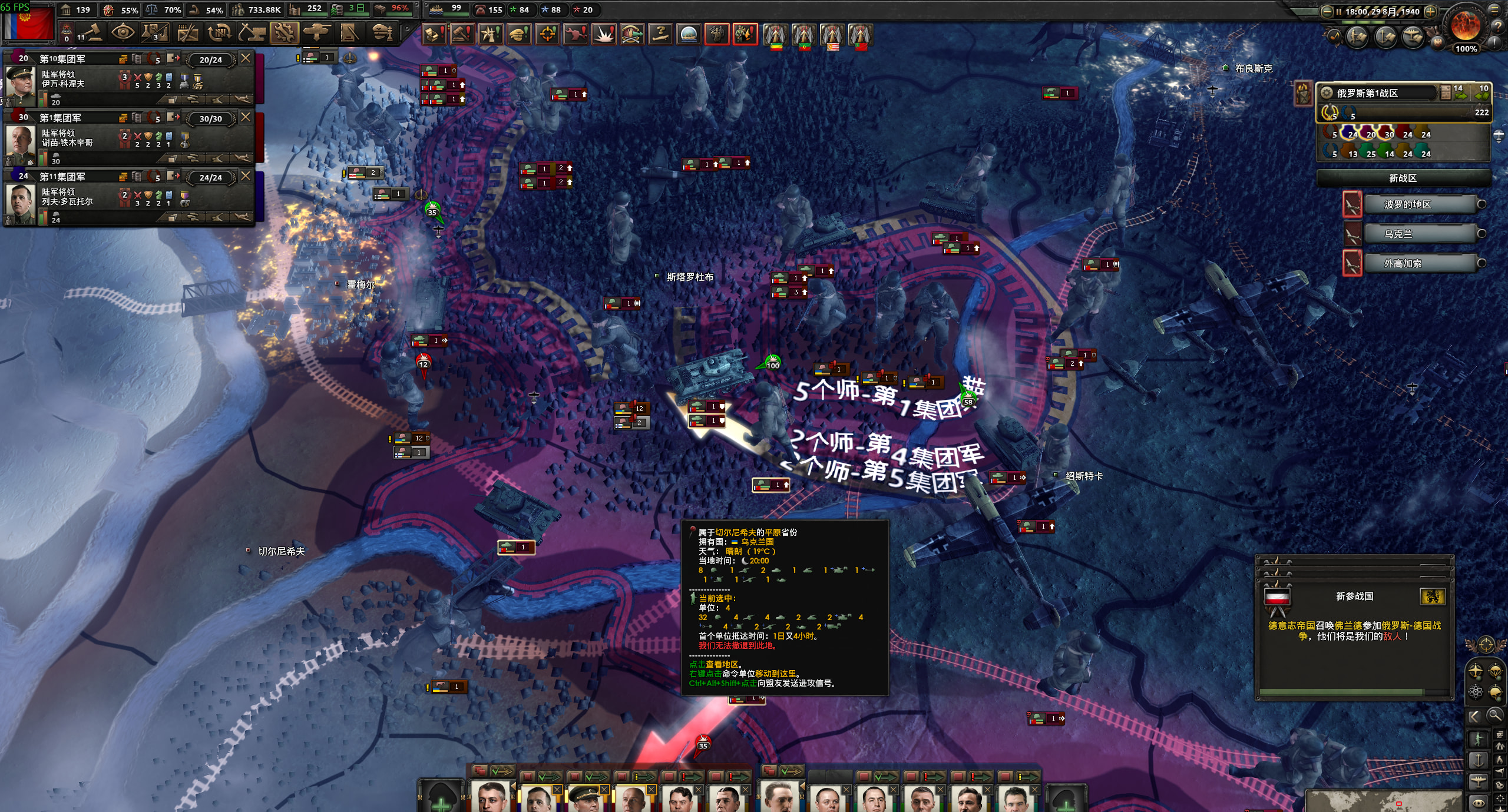
Task: Select the 波罗的地区 air region
Action: (x=1407, y=204)
